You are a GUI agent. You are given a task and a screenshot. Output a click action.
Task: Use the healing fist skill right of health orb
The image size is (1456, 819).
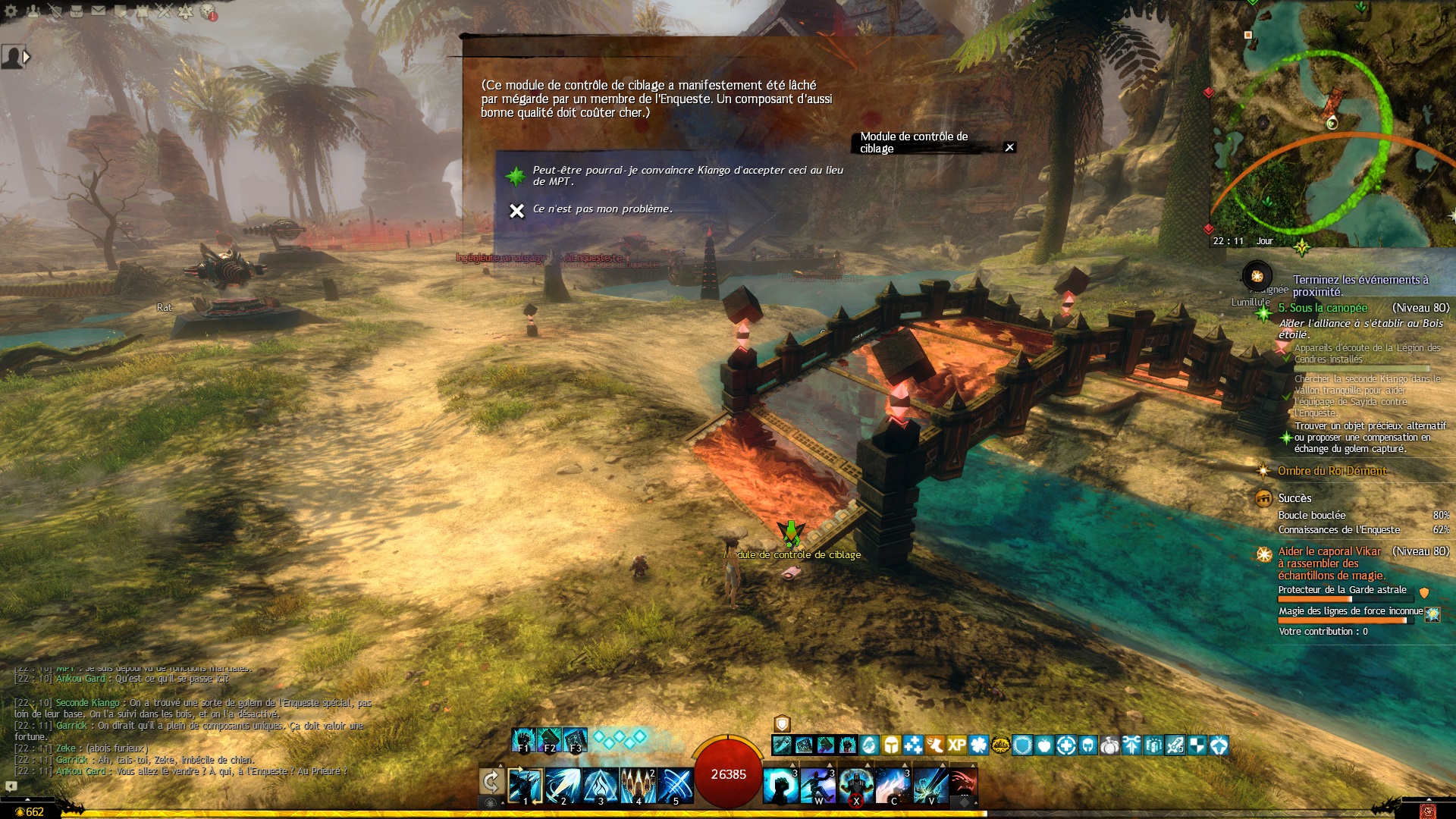tap(780, 786)
